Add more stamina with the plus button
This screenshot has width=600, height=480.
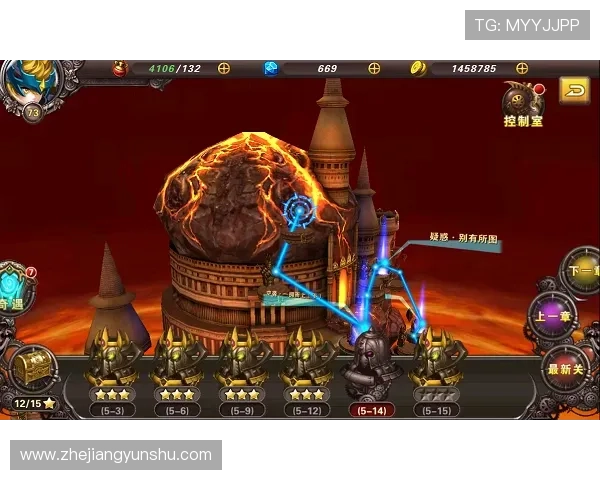224,68
